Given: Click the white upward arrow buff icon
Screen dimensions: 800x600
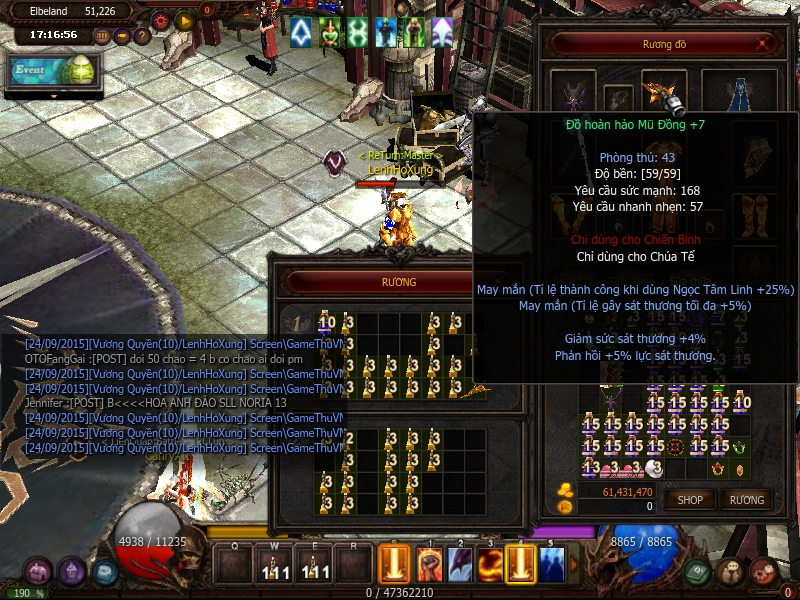Looking at the screenshot, I should pos(301,33).
